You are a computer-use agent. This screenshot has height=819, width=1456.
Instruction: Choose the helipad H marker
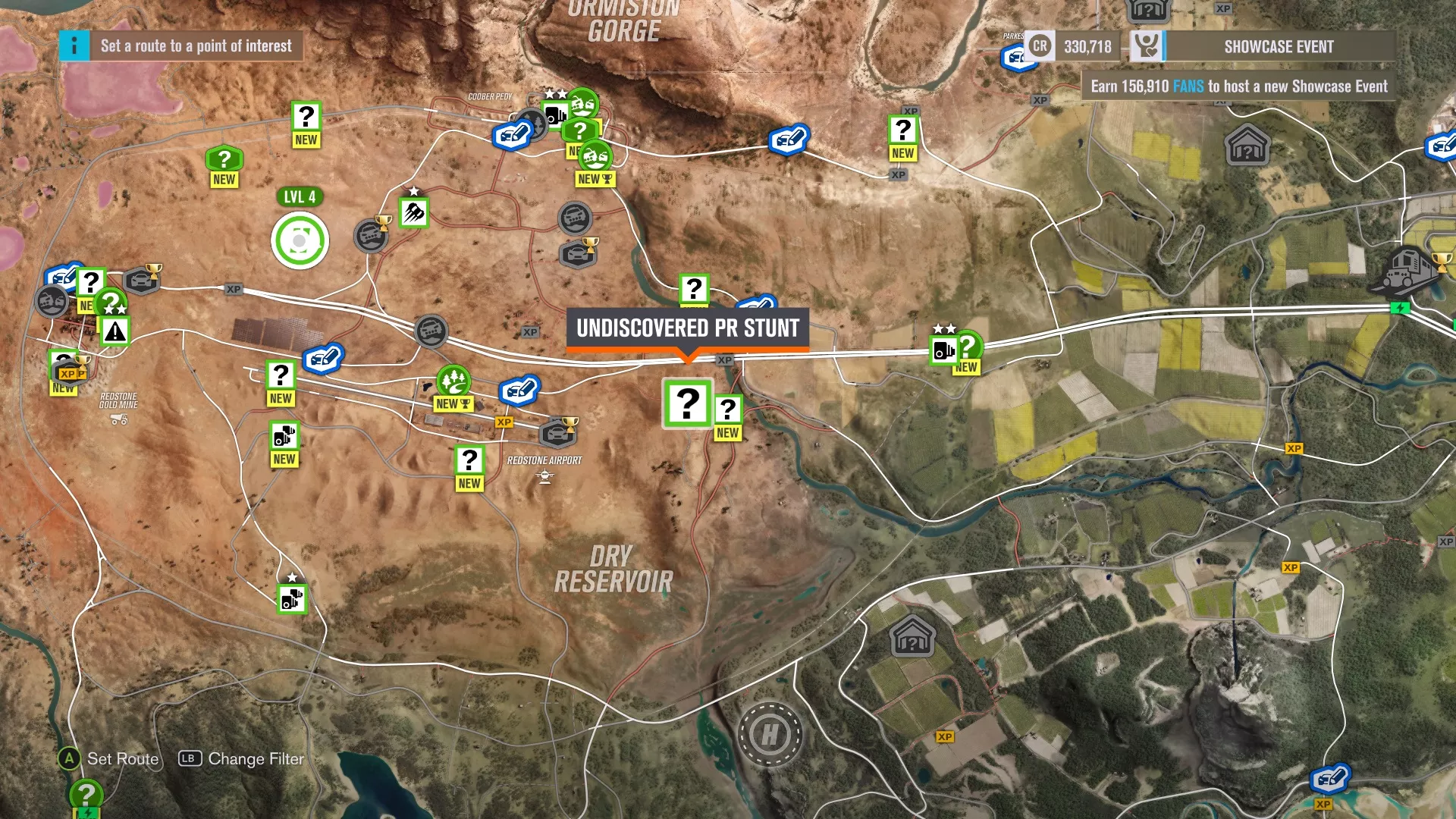click(770, 734)
